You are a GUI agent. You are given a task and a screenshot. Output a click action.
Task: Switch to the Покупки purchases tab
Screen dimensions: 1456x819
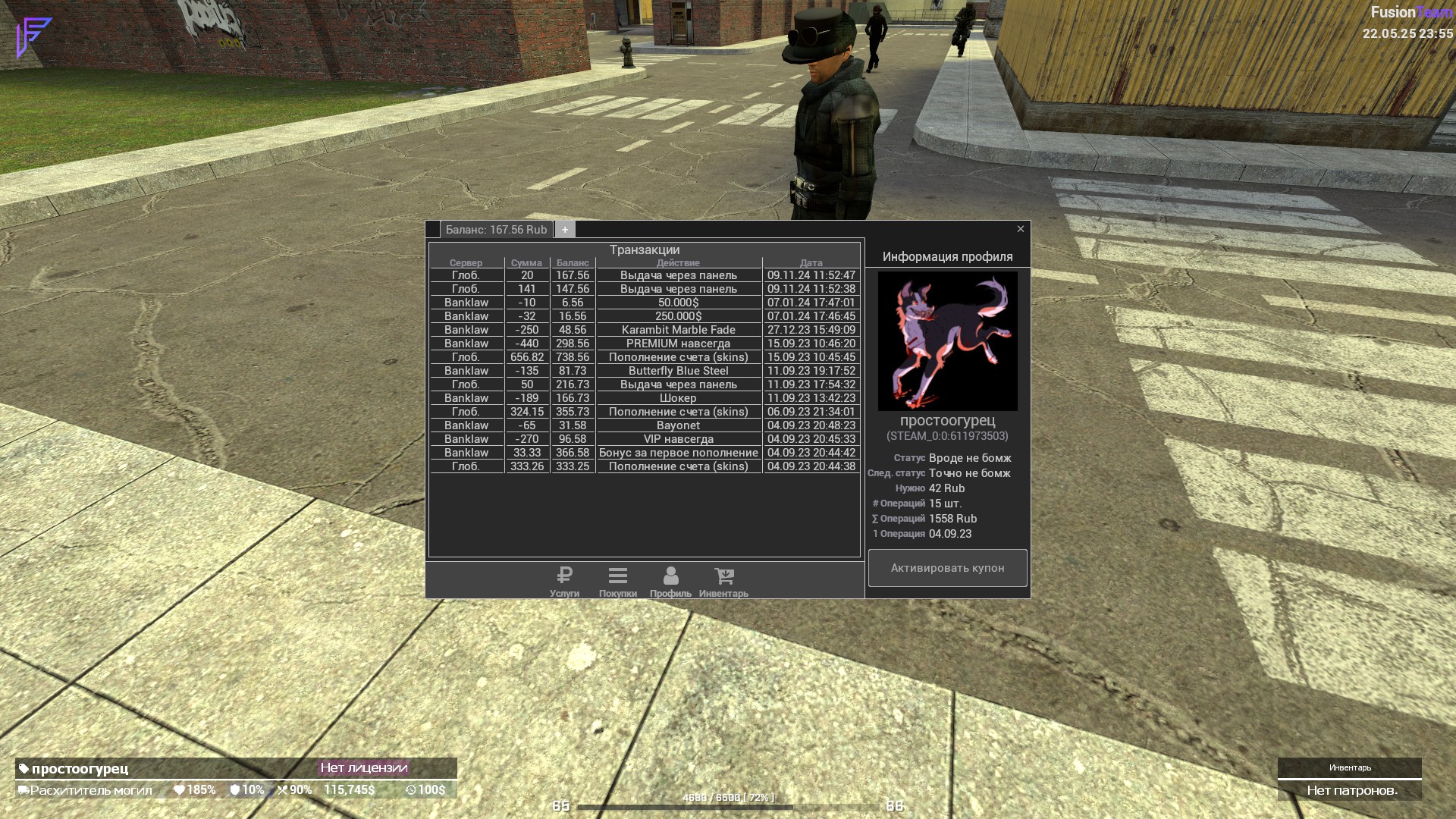[x=617, y=582]
